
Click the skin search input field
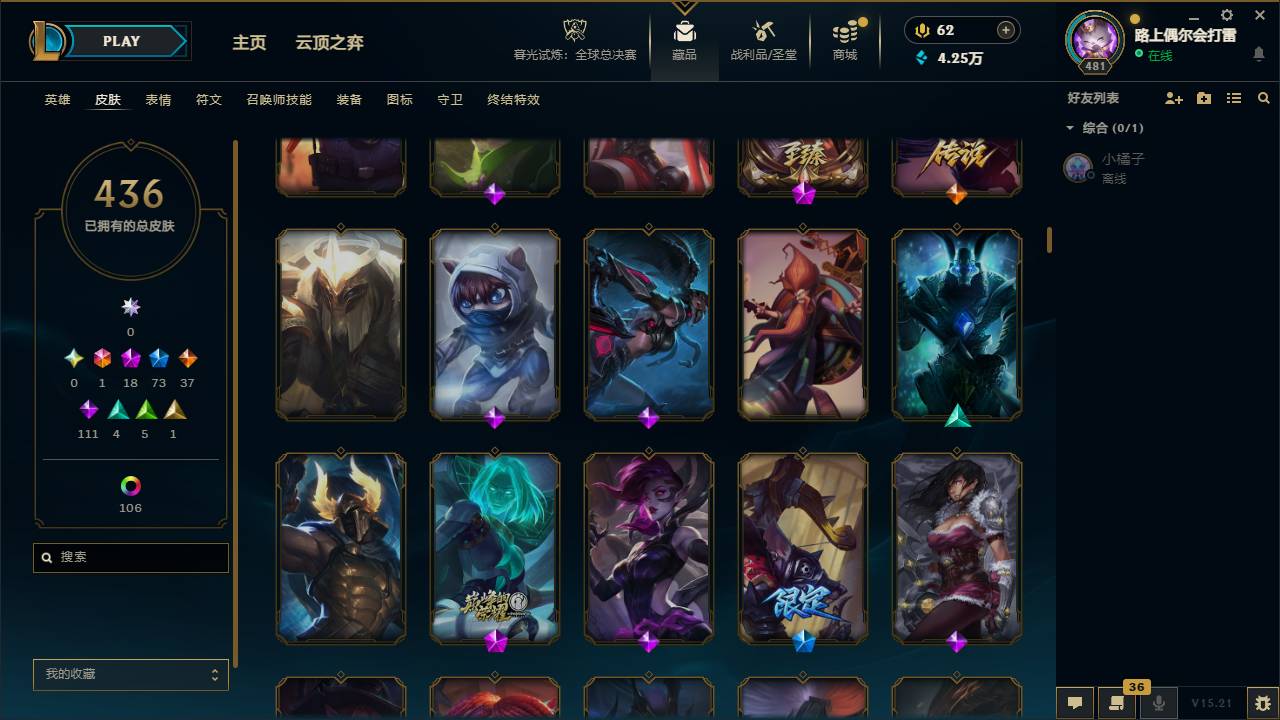[x=130, y=557]
